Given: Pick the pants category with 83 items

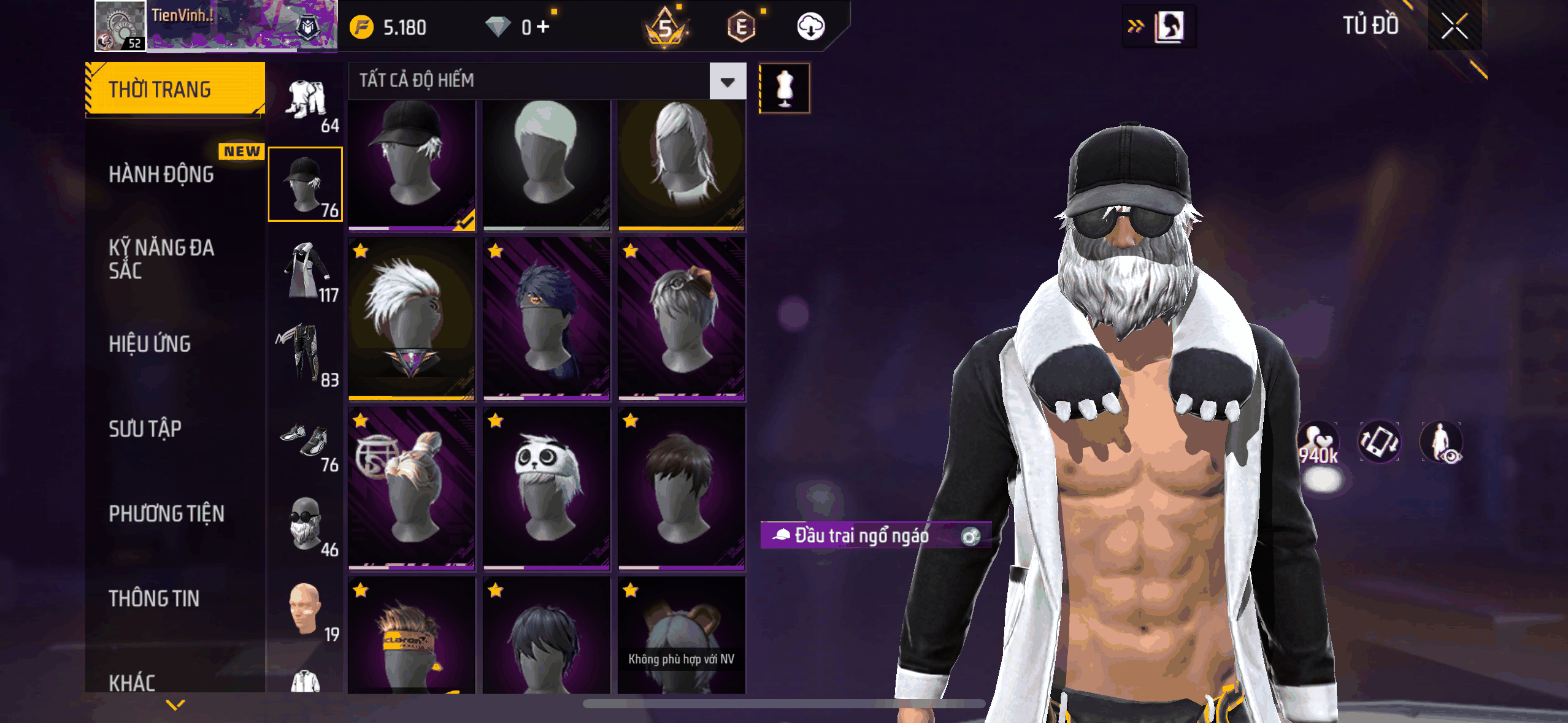Looking at the screenshot, I should point(306,357).
